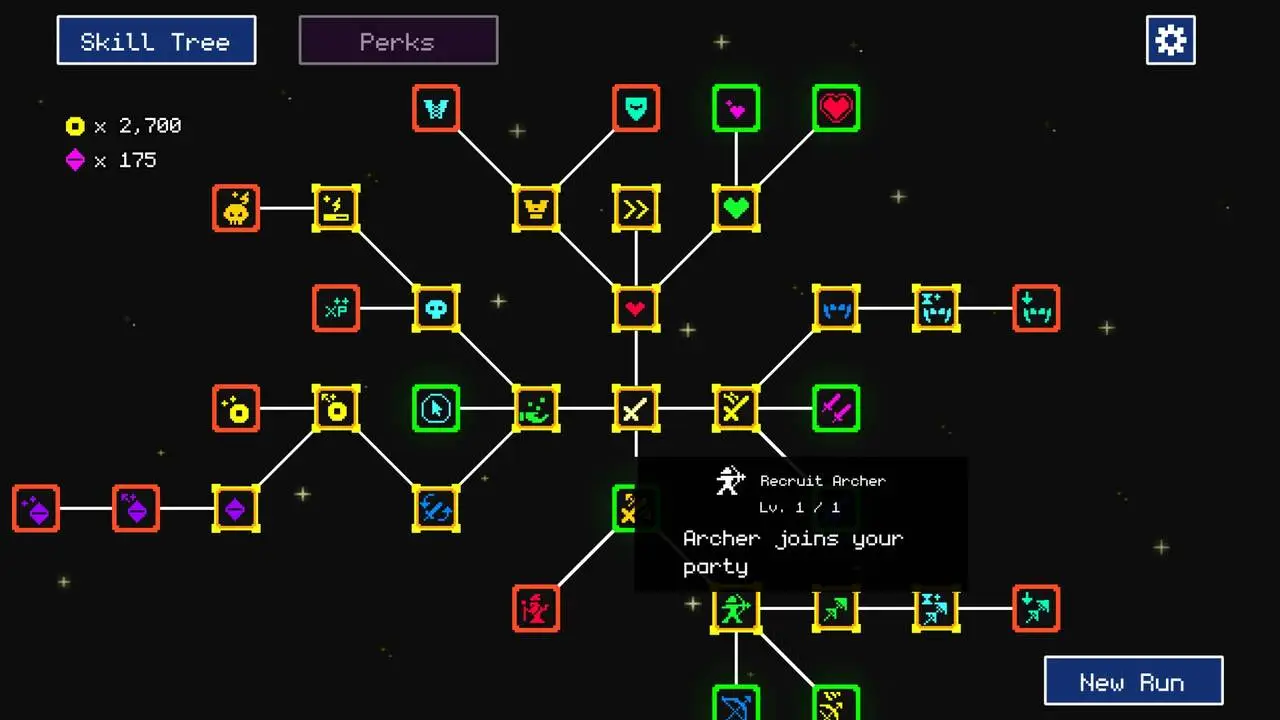Select the yellow skull damage node
Image resolution: width=1280 pixels, height=720 pixels.
(236, 209)
